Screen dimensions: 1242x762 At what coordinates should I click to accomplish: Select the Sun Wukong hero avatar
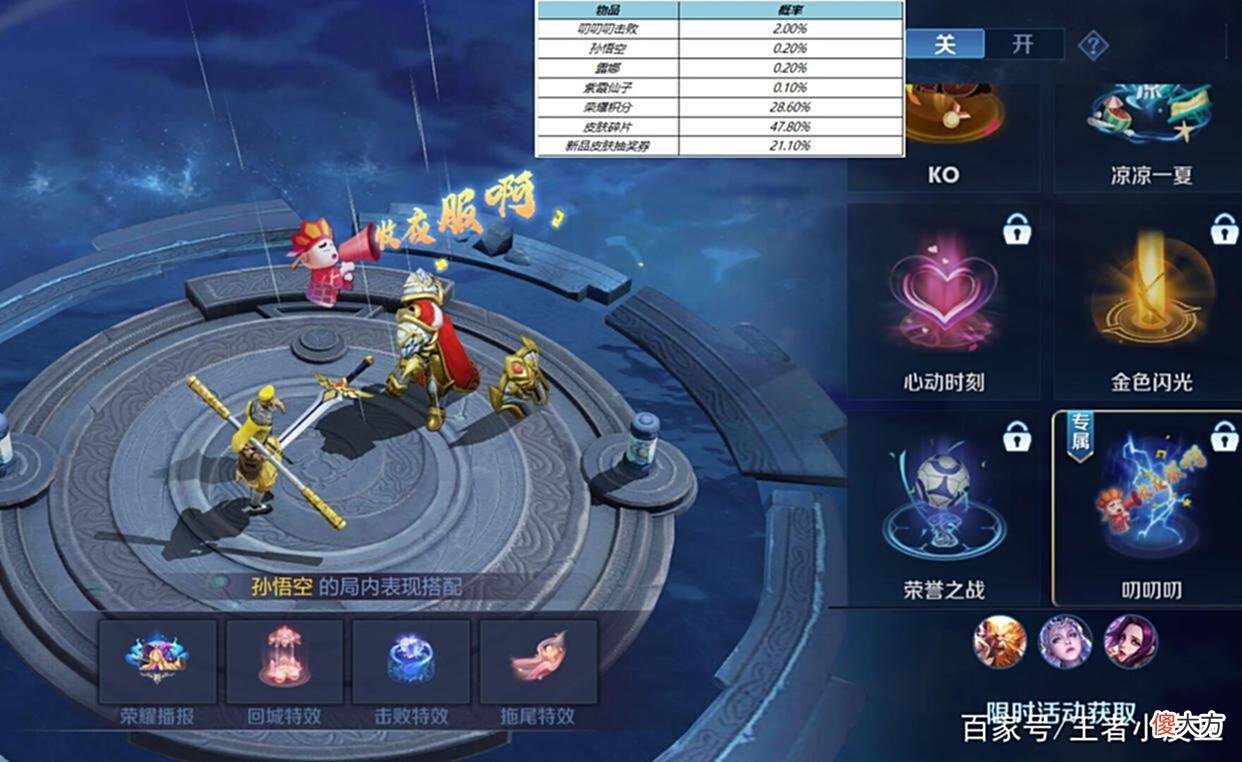point(1000,642)
